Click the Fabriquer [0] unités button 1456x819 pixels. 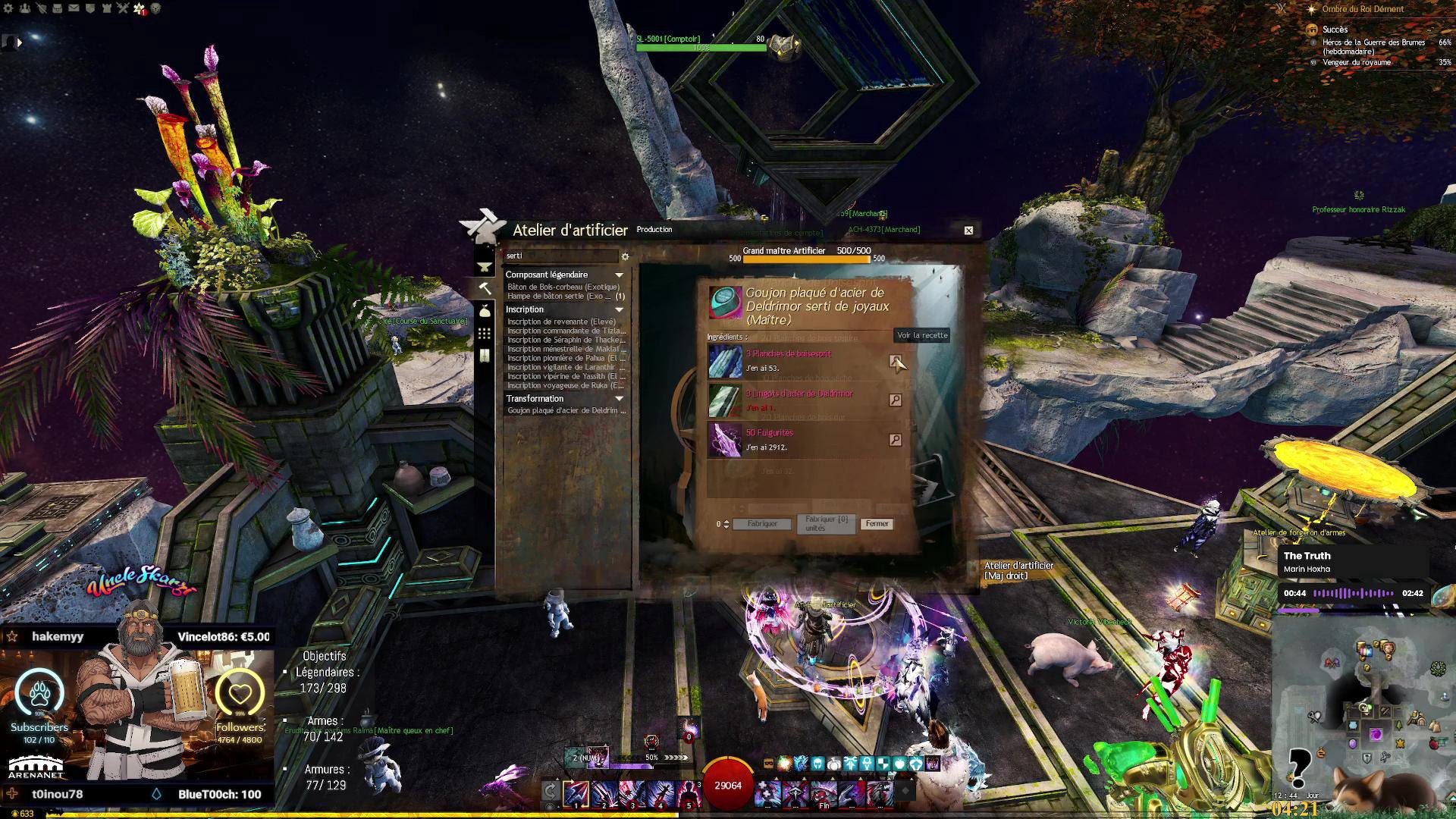826,524
